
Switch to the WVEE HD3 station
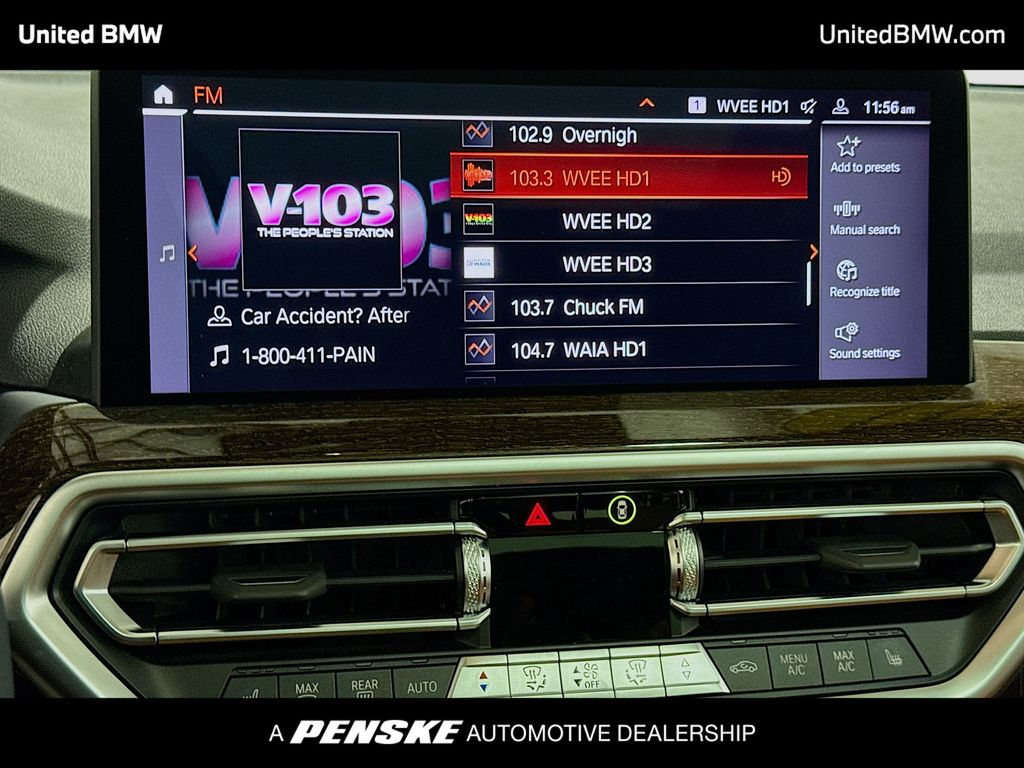(x=630, y=264)
